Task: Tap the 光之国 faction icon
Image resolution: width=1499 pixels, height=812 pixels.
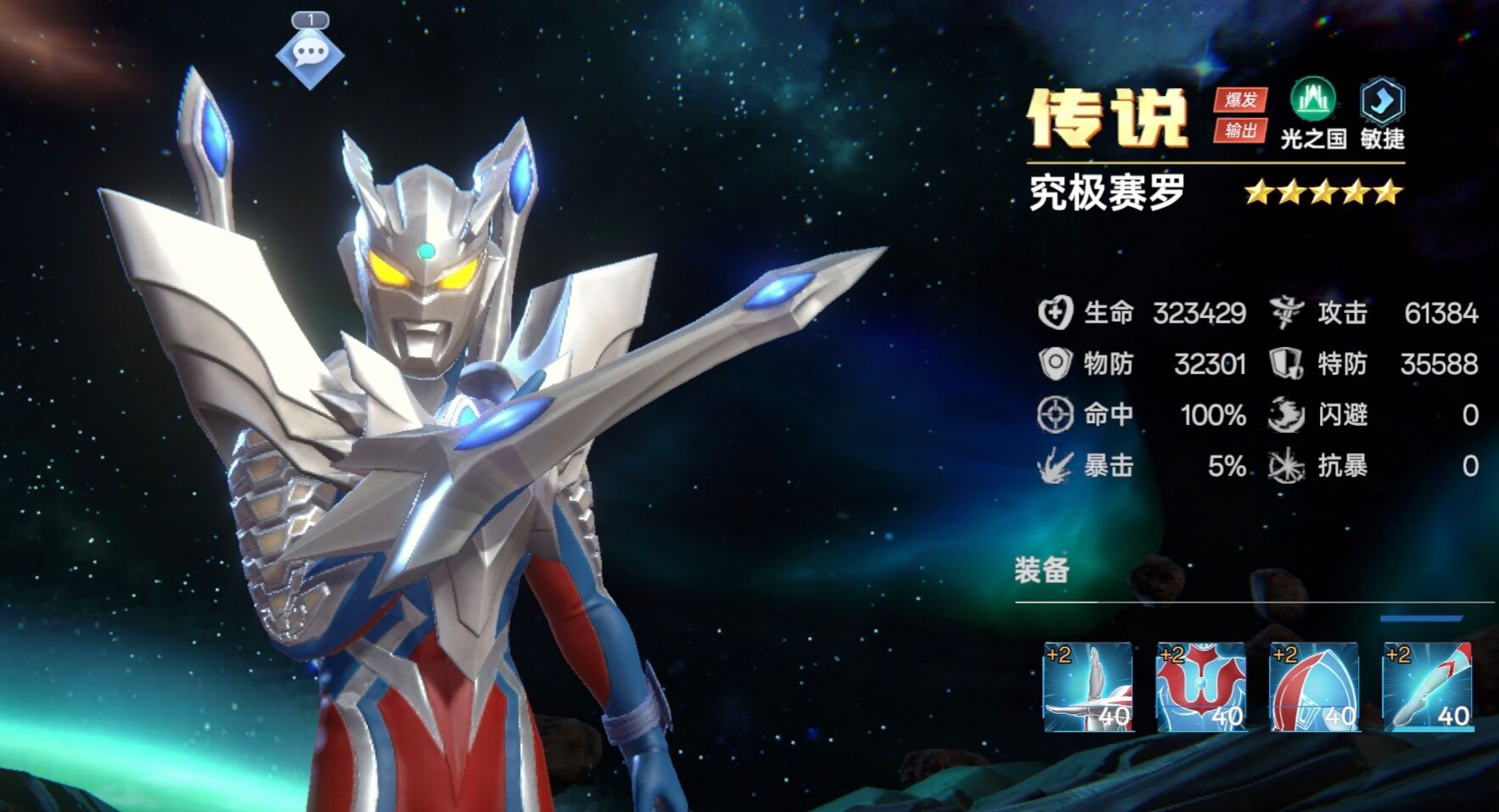Action: [1312, 101]
